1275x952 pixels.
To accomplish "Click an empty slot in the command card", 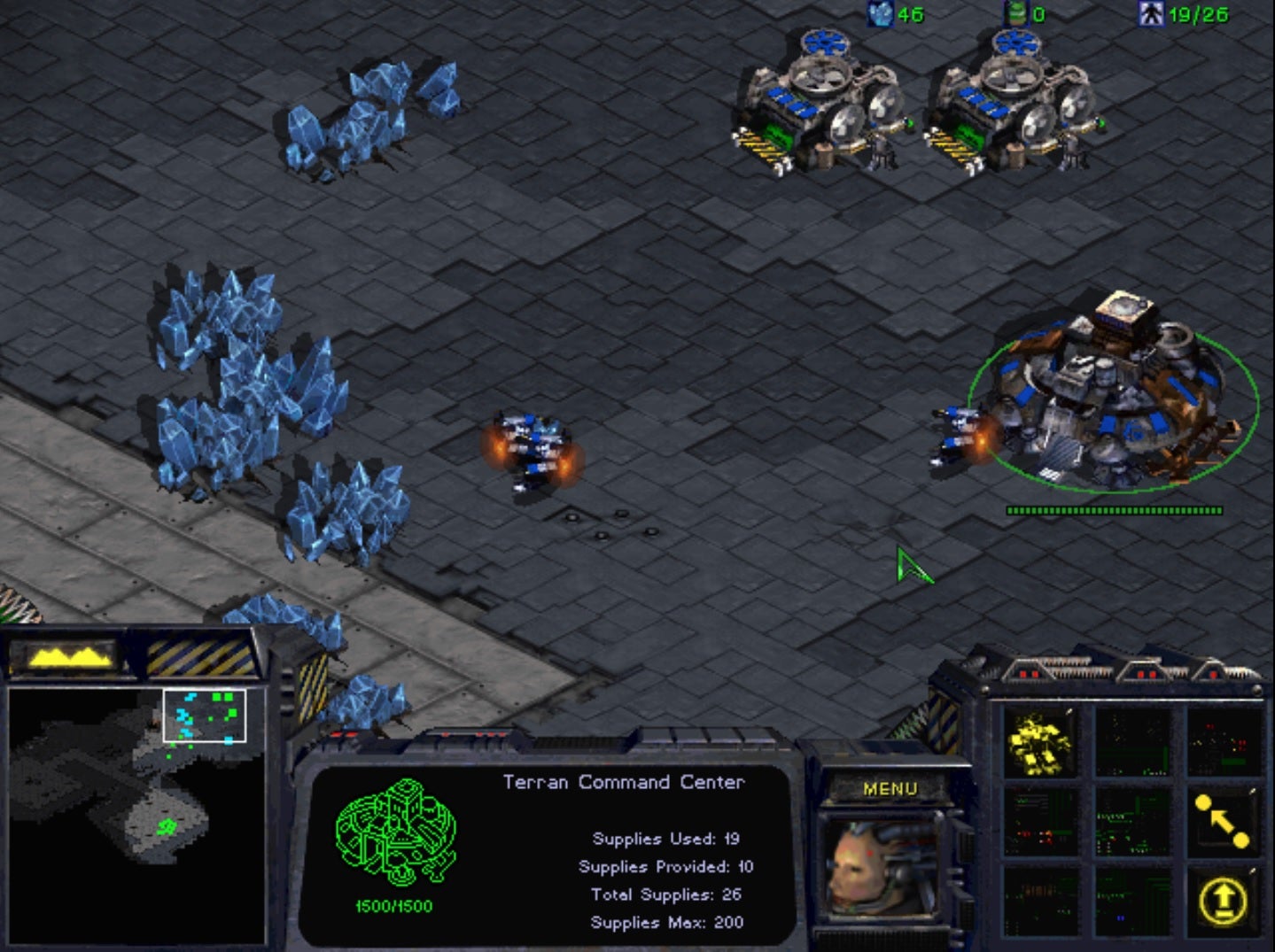I will tap(1132, 742).
